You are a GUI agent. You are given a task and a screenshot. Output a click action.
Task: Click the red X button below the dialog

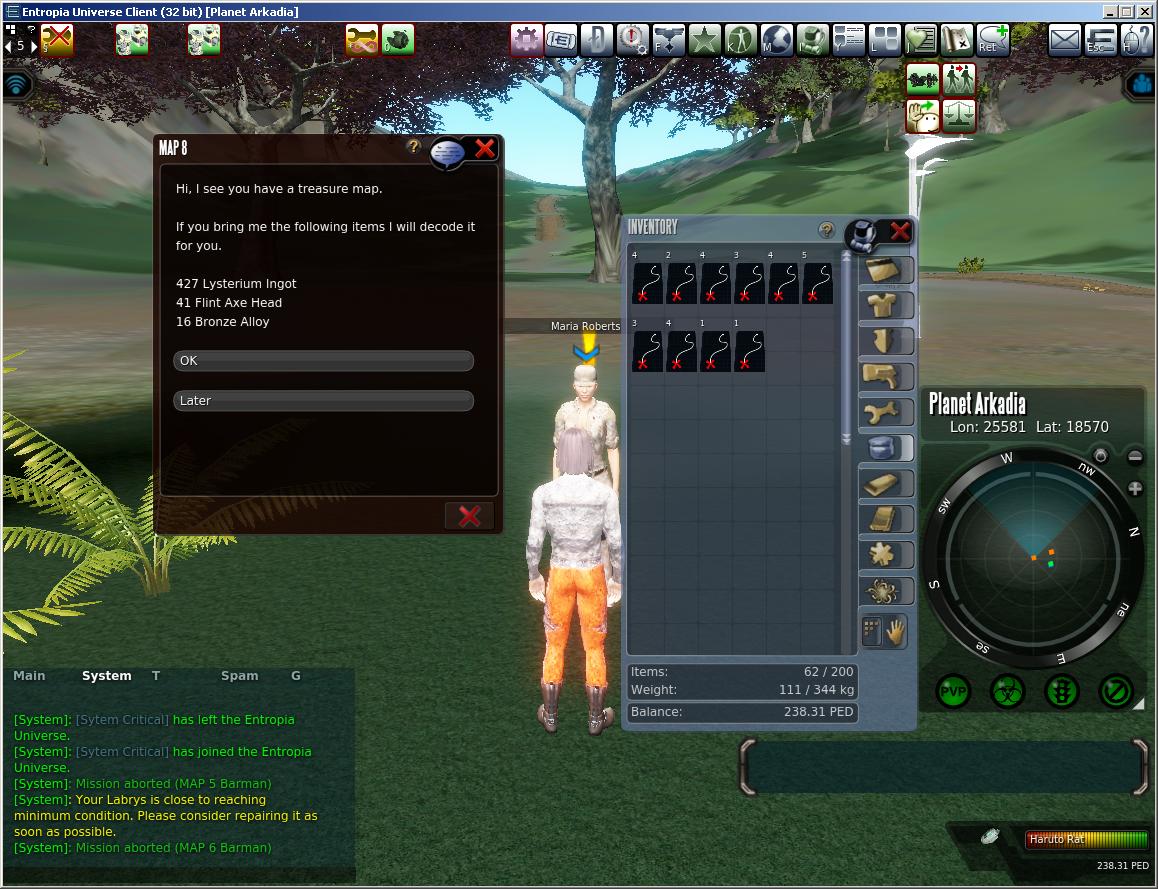[x=469, y=515]
